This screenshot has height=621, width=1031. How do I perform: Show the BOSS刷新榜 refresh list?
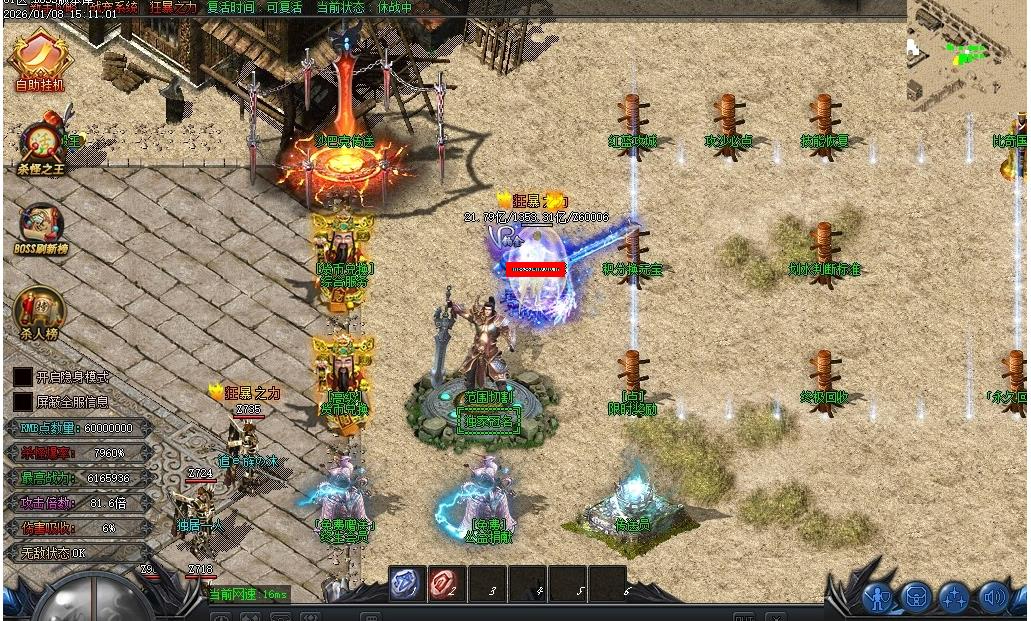pos(41,228)
